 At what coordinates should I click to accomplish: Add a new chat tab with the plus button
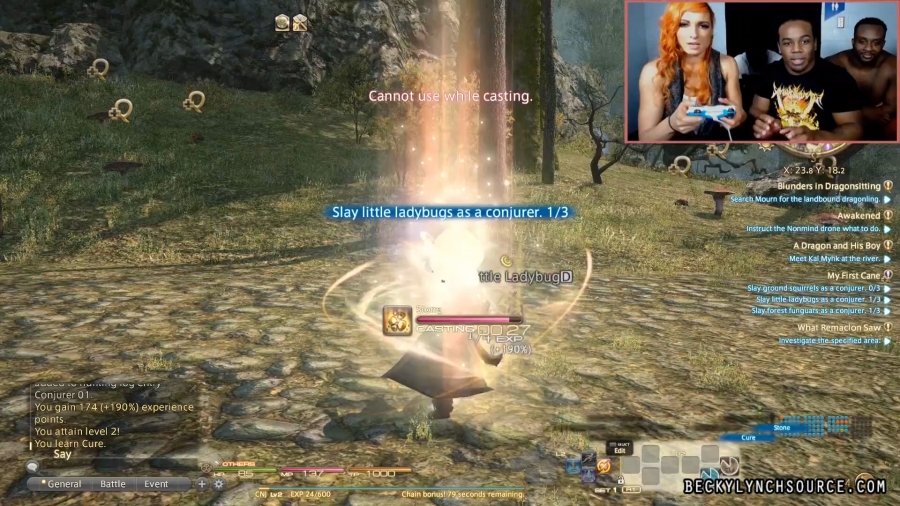(202, 484)
